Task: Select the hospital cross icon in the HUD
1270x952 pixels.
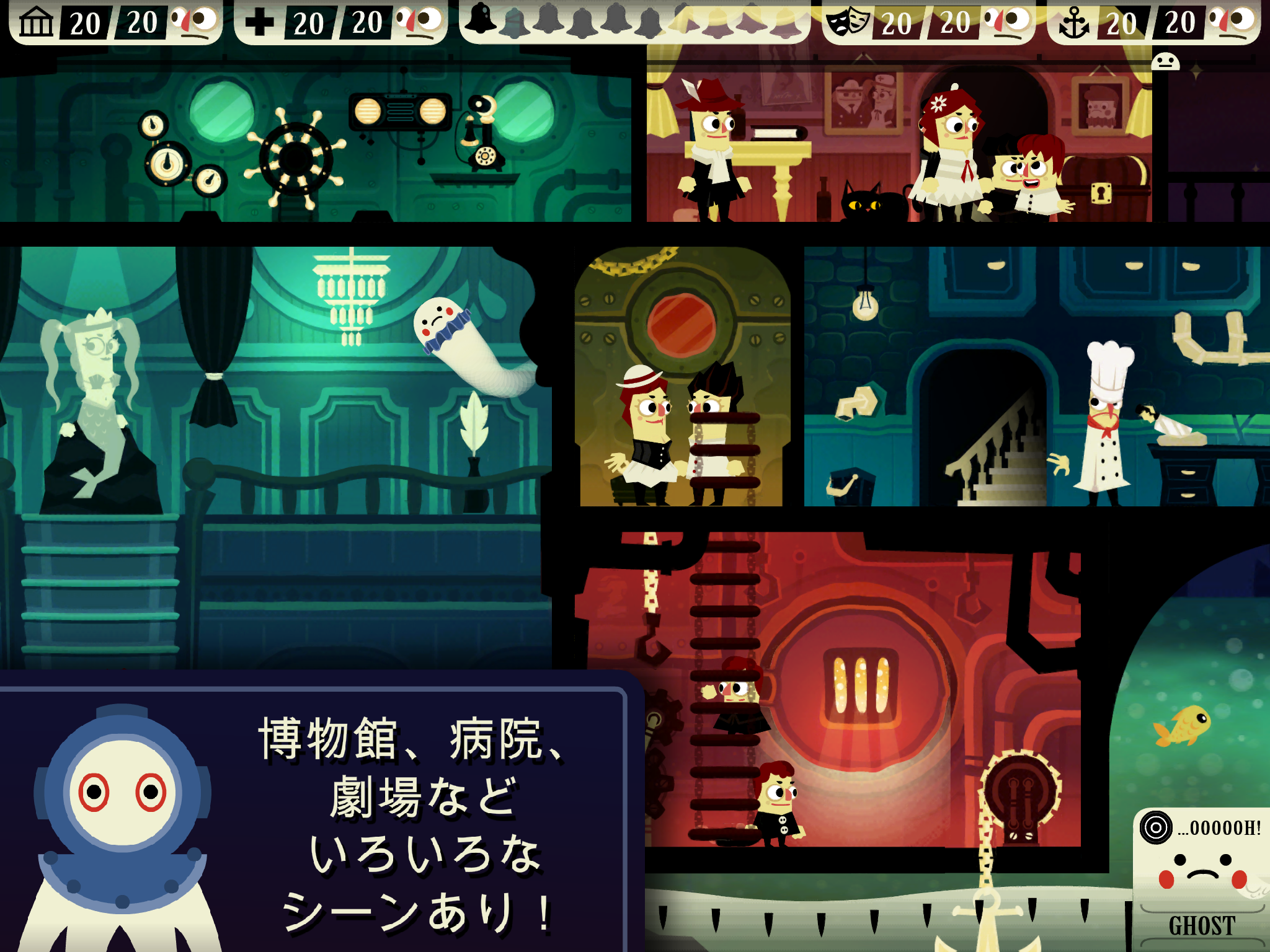Action: tap(260, 20)
